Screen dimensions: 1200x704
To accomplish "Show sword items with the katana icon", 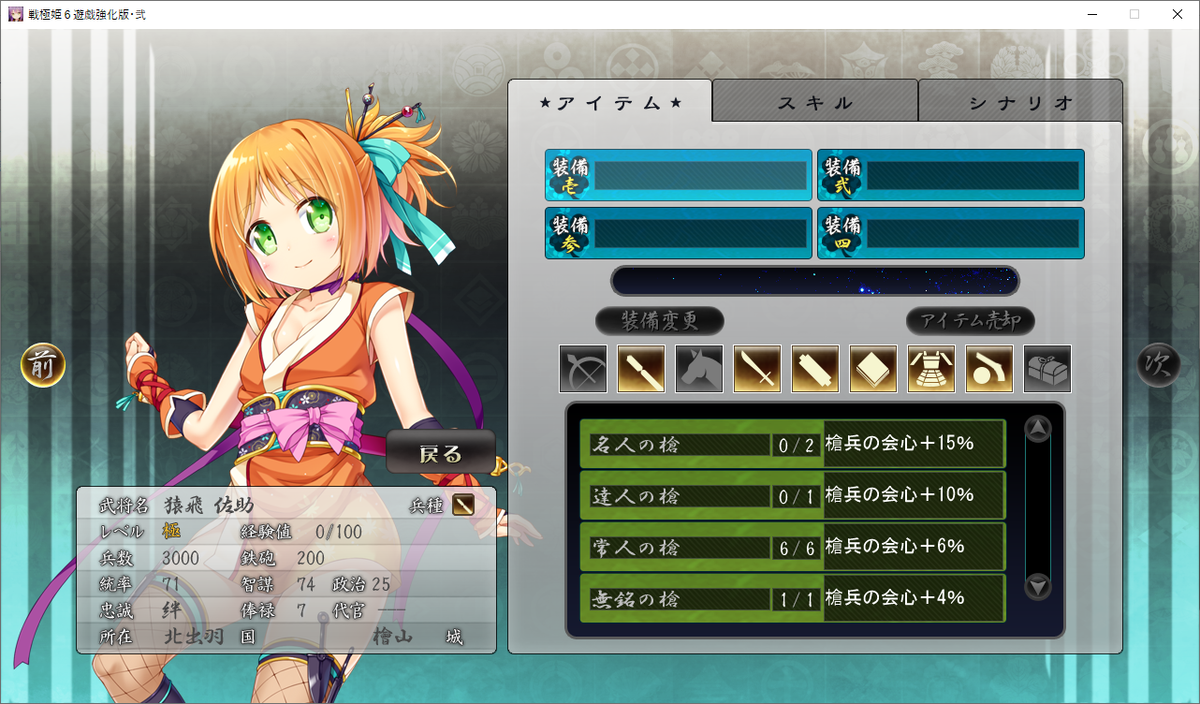I will pos(757,369).
